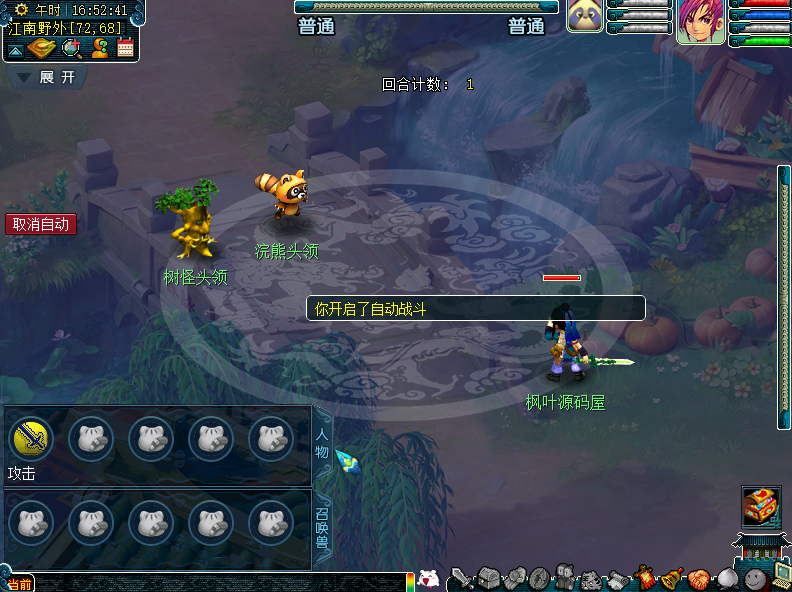The height and width of the screenshot is (592, 792).
Task: Click the white pet face chat icon
Action: pos(428,578)
